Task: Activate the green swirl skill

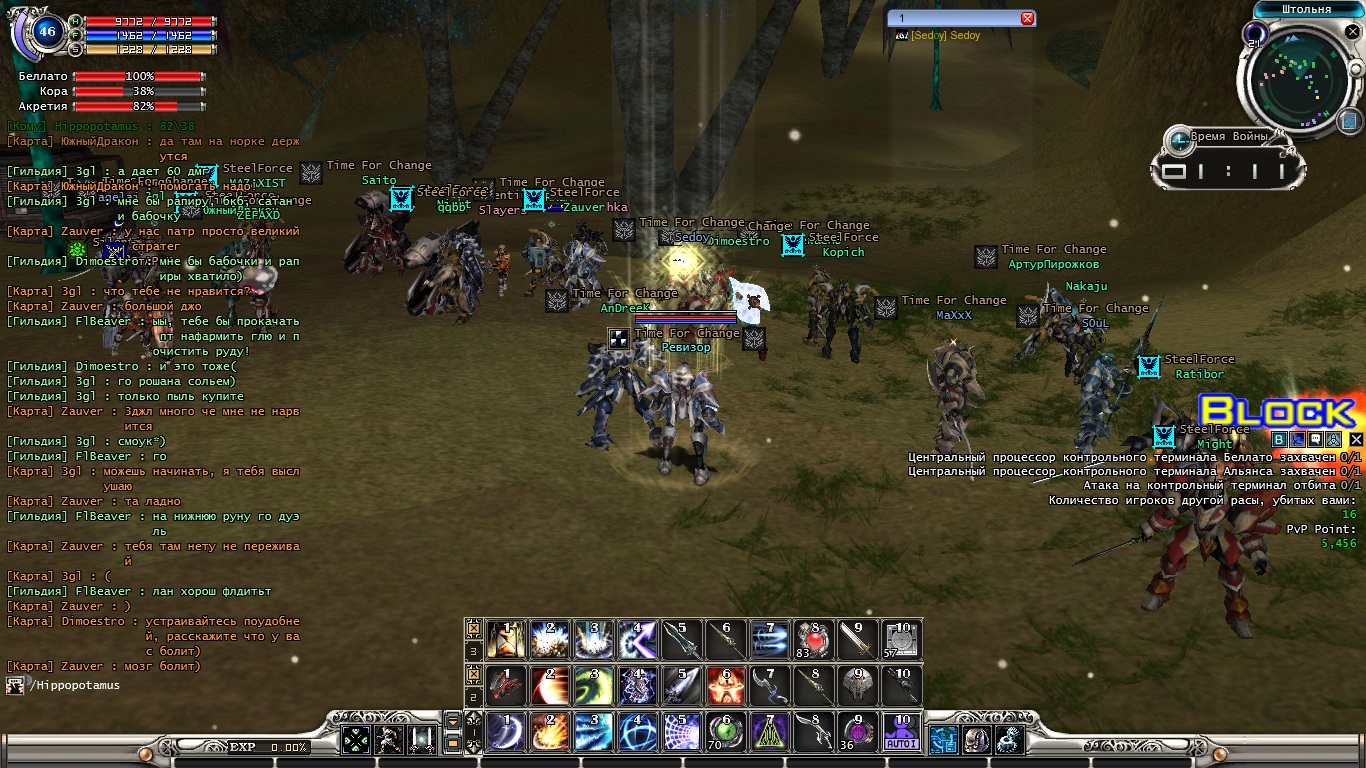Action: [594, 685]
